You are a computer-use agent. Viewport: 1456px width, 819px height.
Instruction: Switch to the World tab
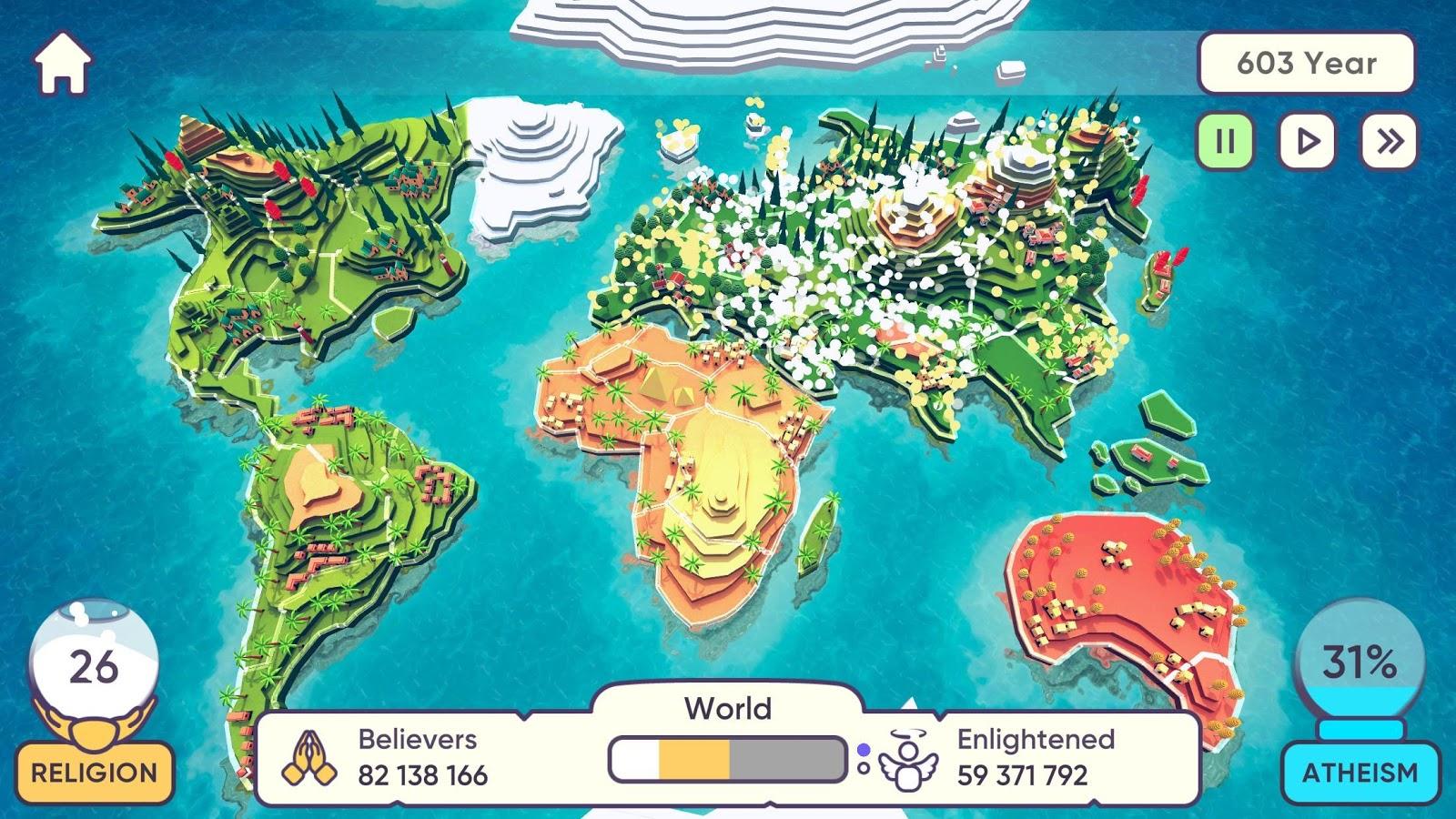(x=728, y=707)
